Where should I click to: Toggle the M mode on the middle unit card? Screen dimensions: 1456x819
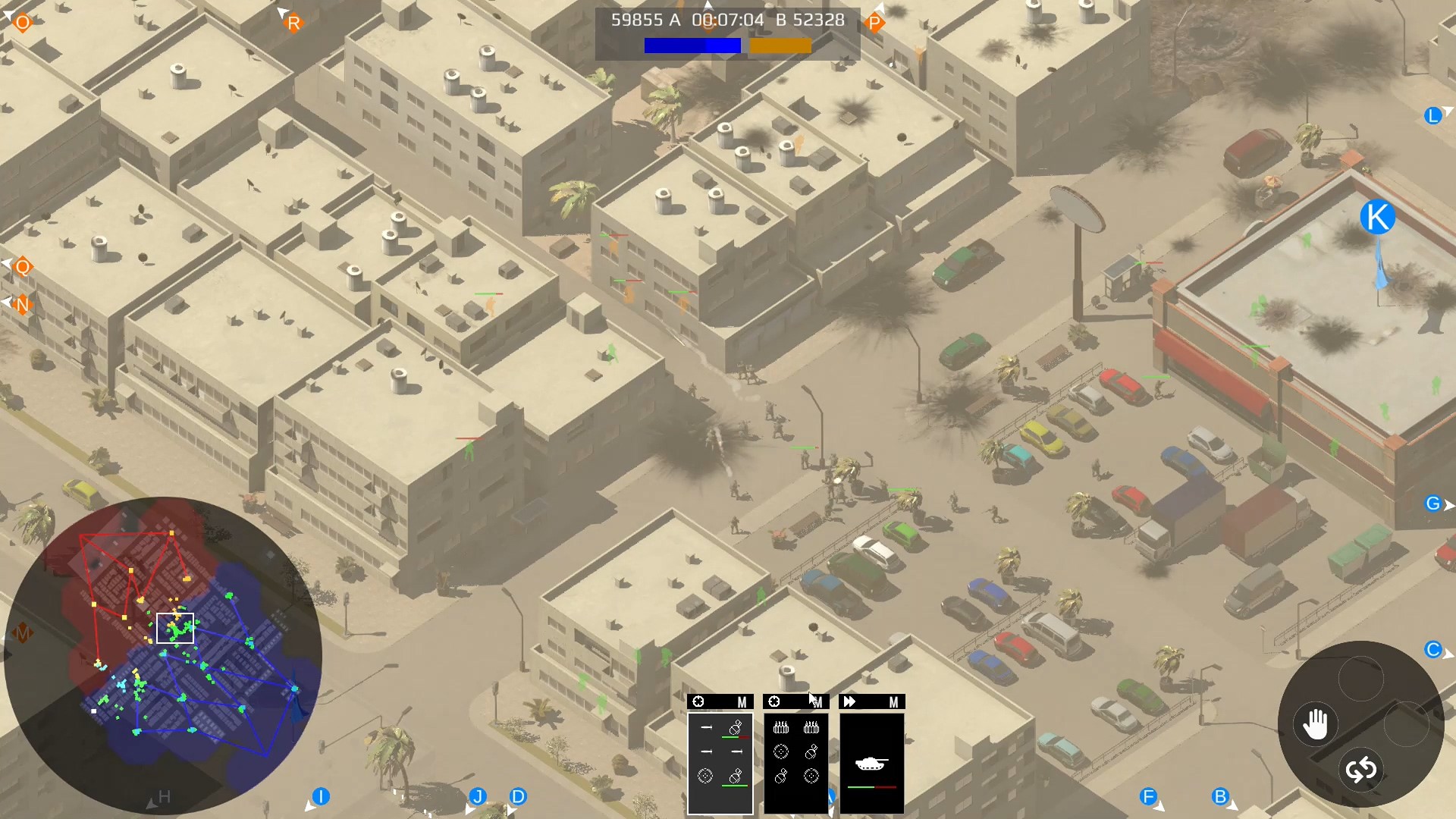[x=818, y=703]
